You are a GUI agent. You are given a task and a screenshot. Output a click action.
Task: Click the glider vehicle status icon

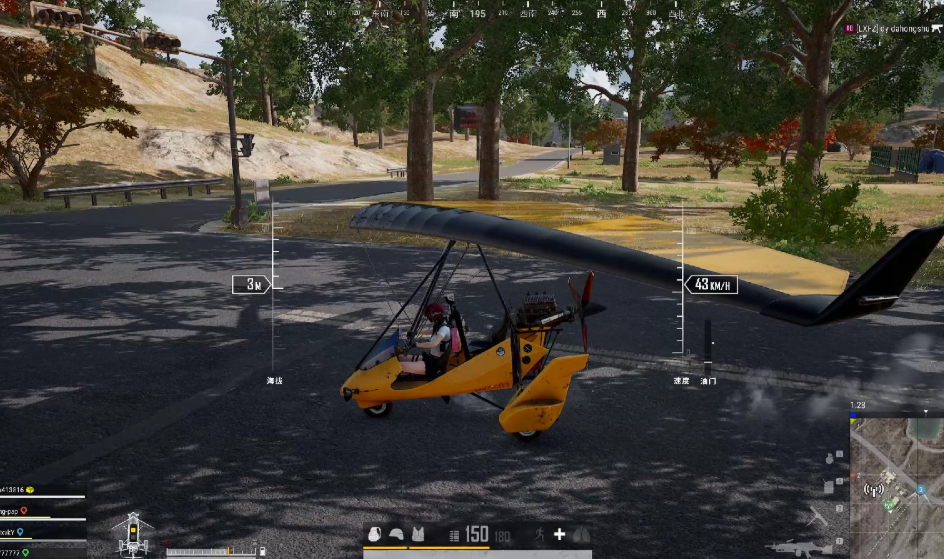coord(133,534)
